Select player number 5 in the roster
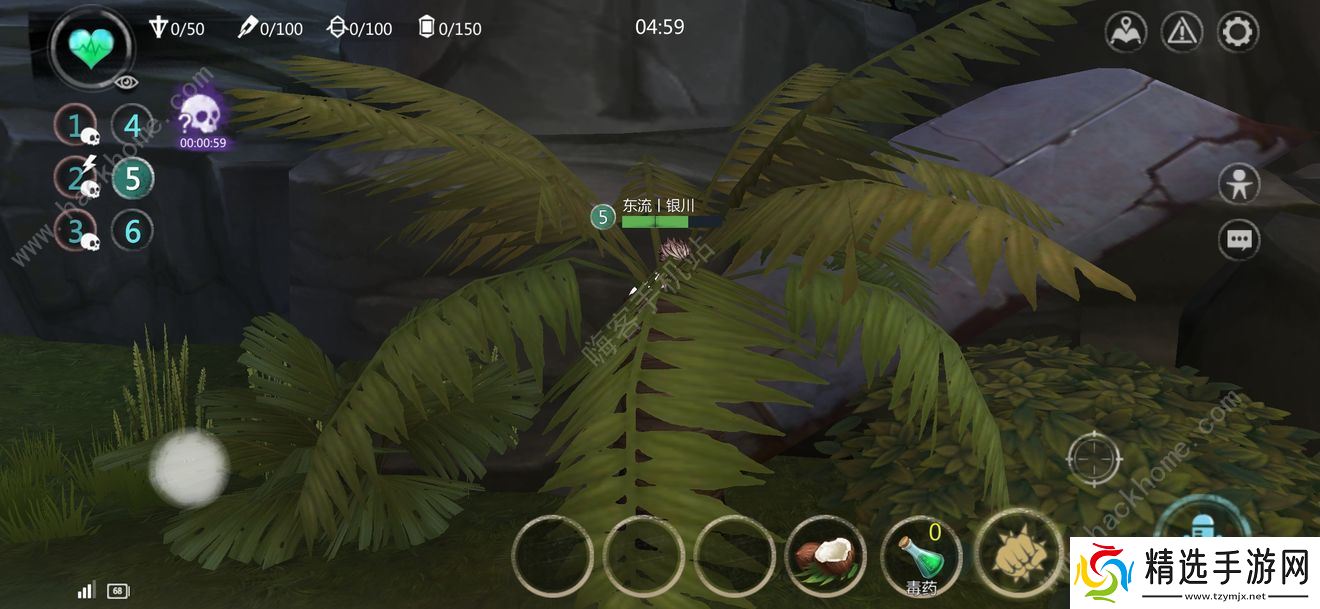1320x609 pixels. click(x=131, y=179)
